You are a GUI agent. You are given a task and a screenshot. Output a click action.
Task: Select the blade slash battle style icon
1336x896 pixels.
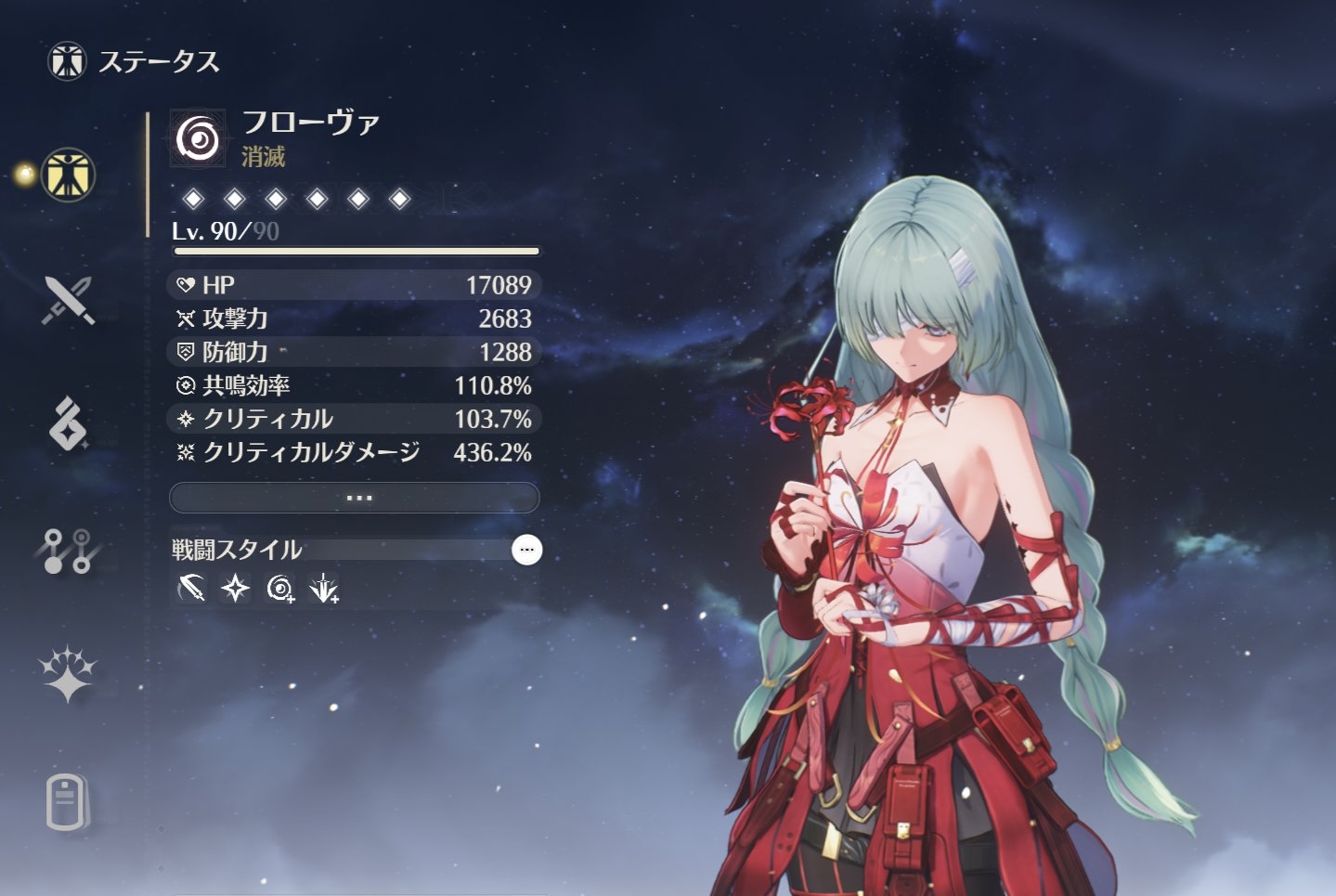tap(191, 588)
